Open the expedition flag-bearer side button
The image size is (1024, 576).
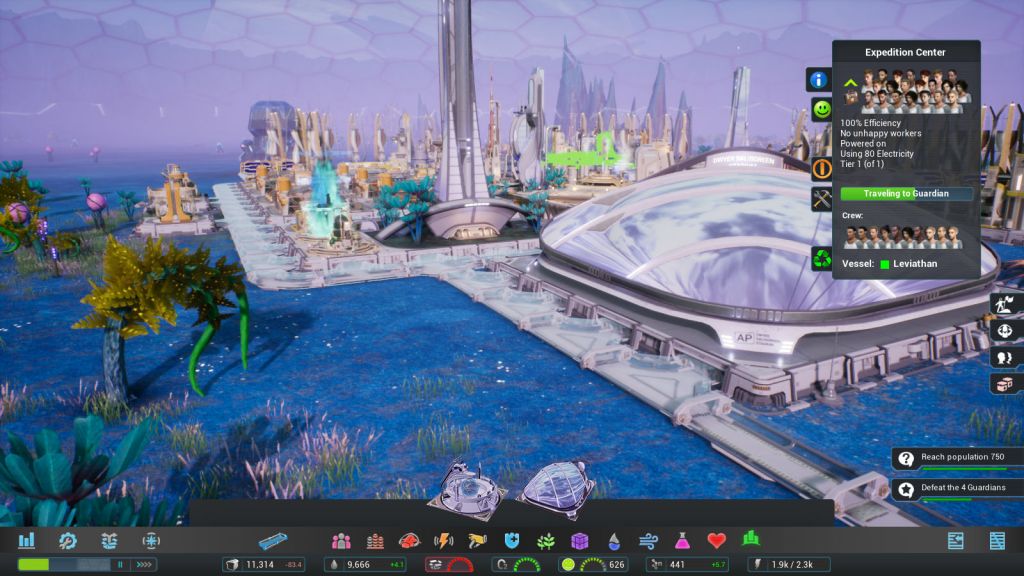coord(1003,303)
